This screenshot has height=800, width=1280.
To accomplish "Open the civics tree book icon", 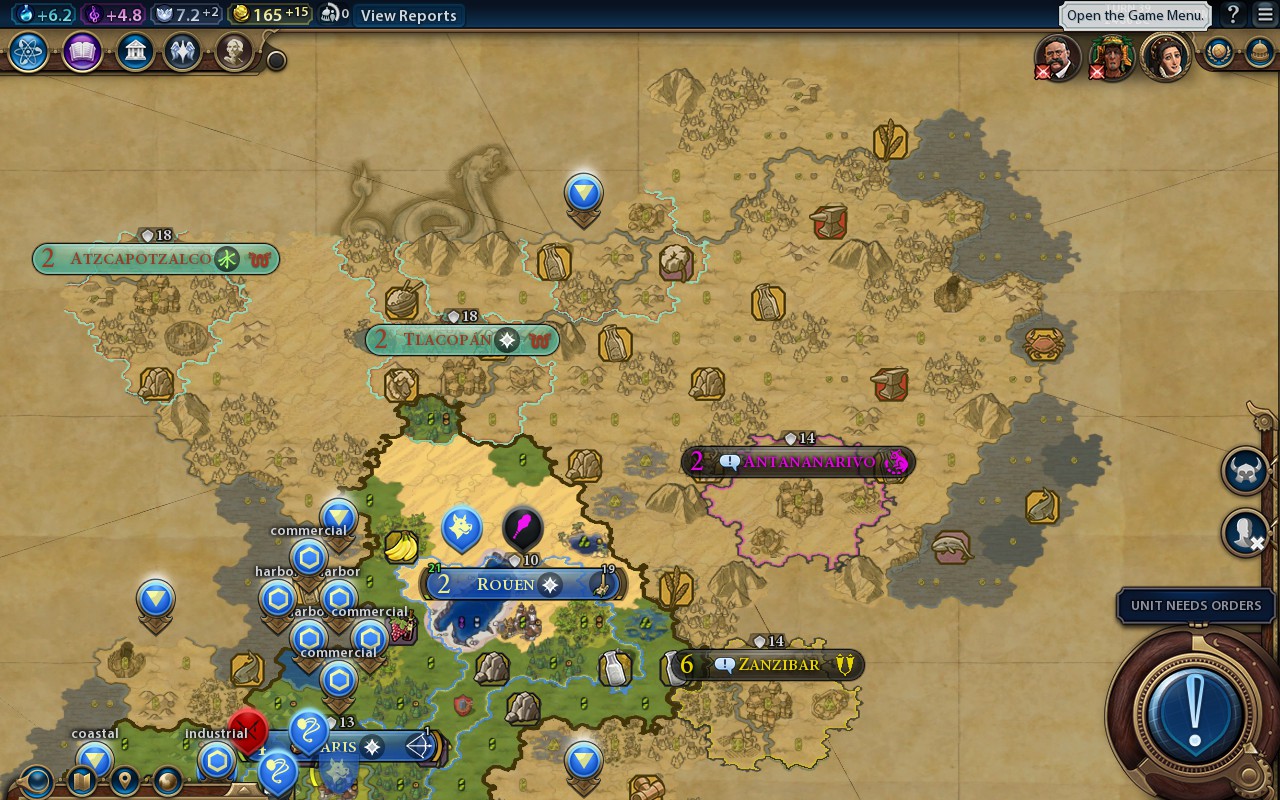I will pyautogui.click(x=82, y=52).
